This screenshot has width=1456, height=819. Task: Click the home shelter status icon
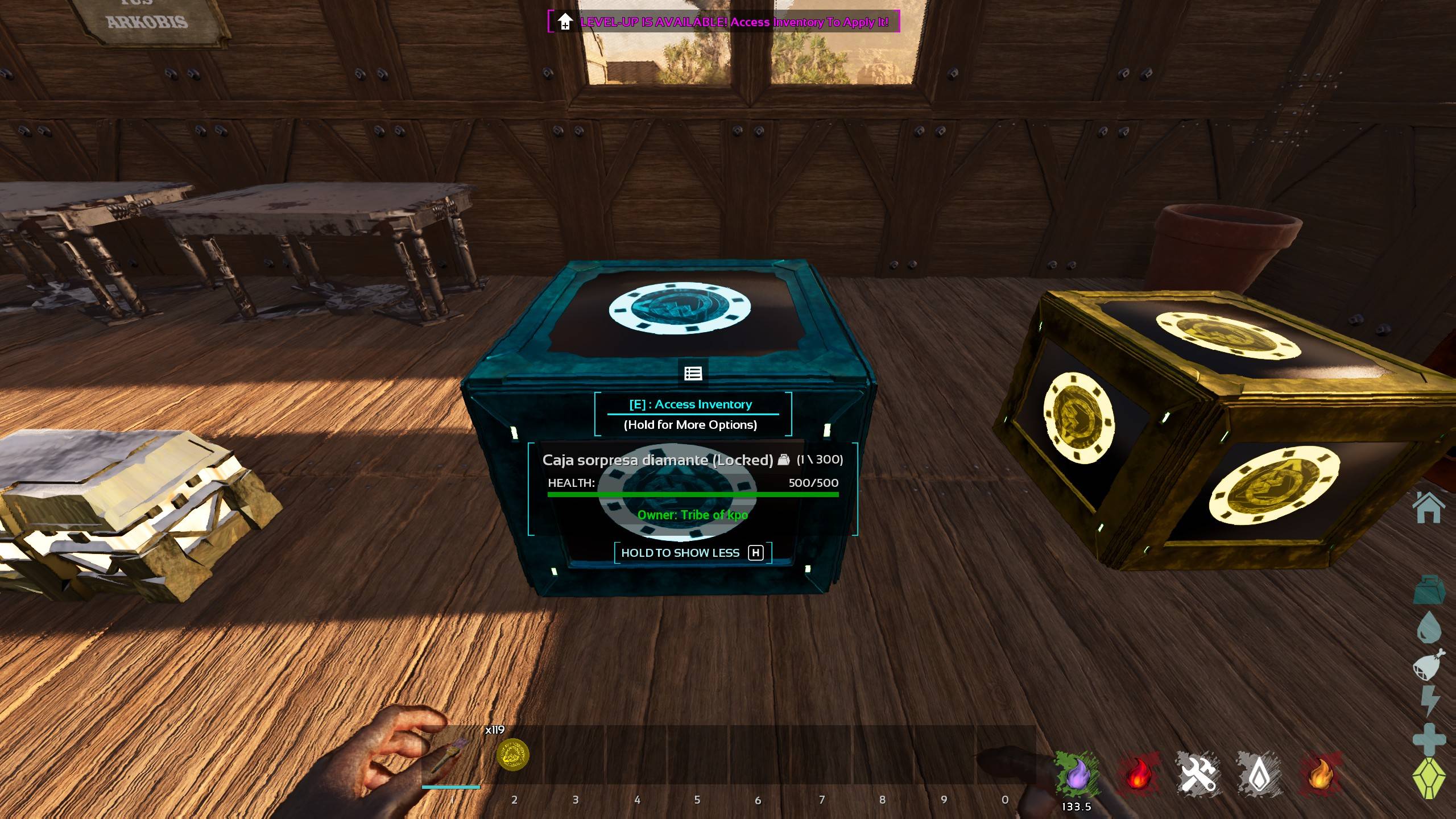(1428, 508)
